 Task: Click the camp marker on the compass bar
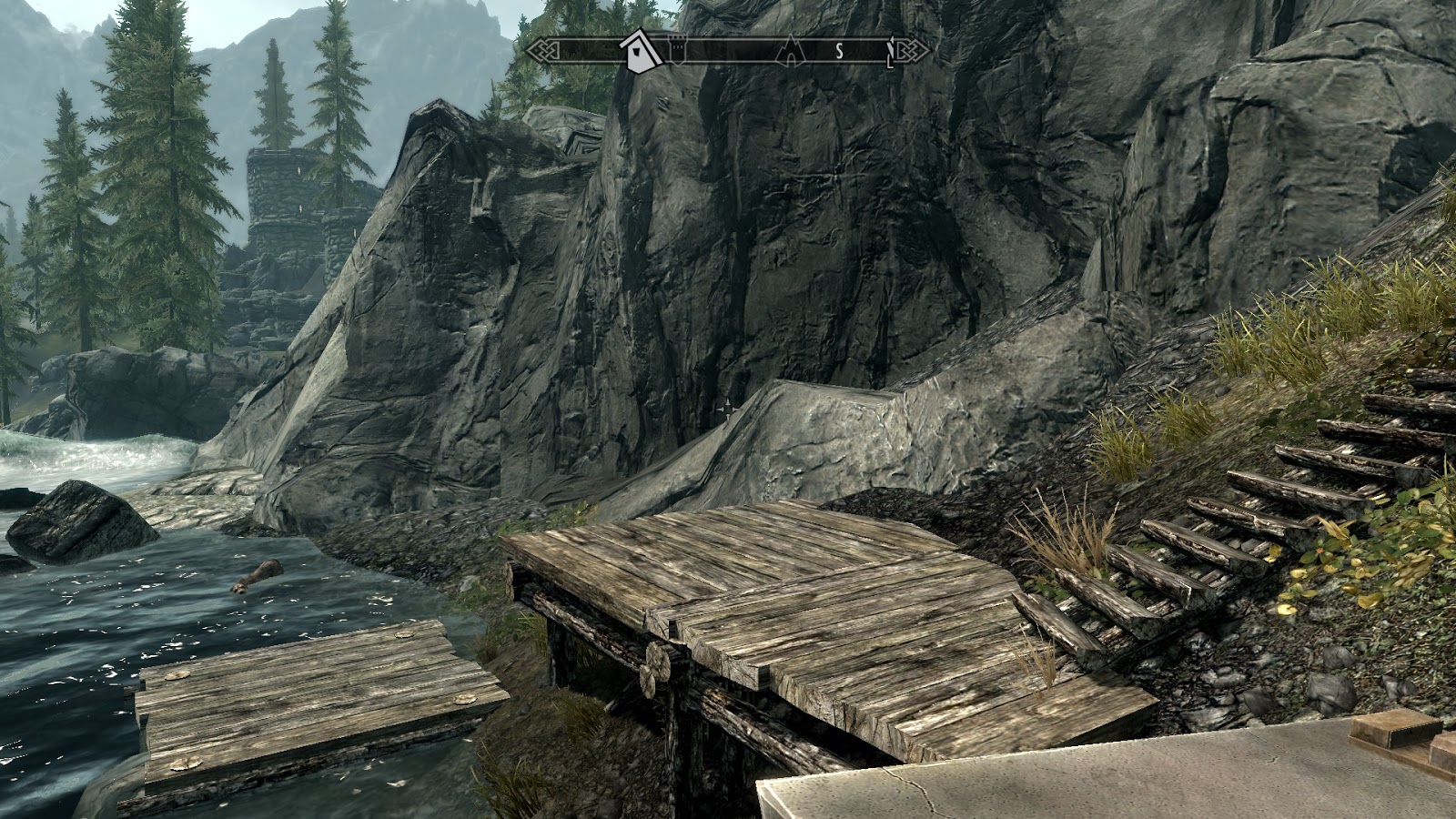coord(791,53)
